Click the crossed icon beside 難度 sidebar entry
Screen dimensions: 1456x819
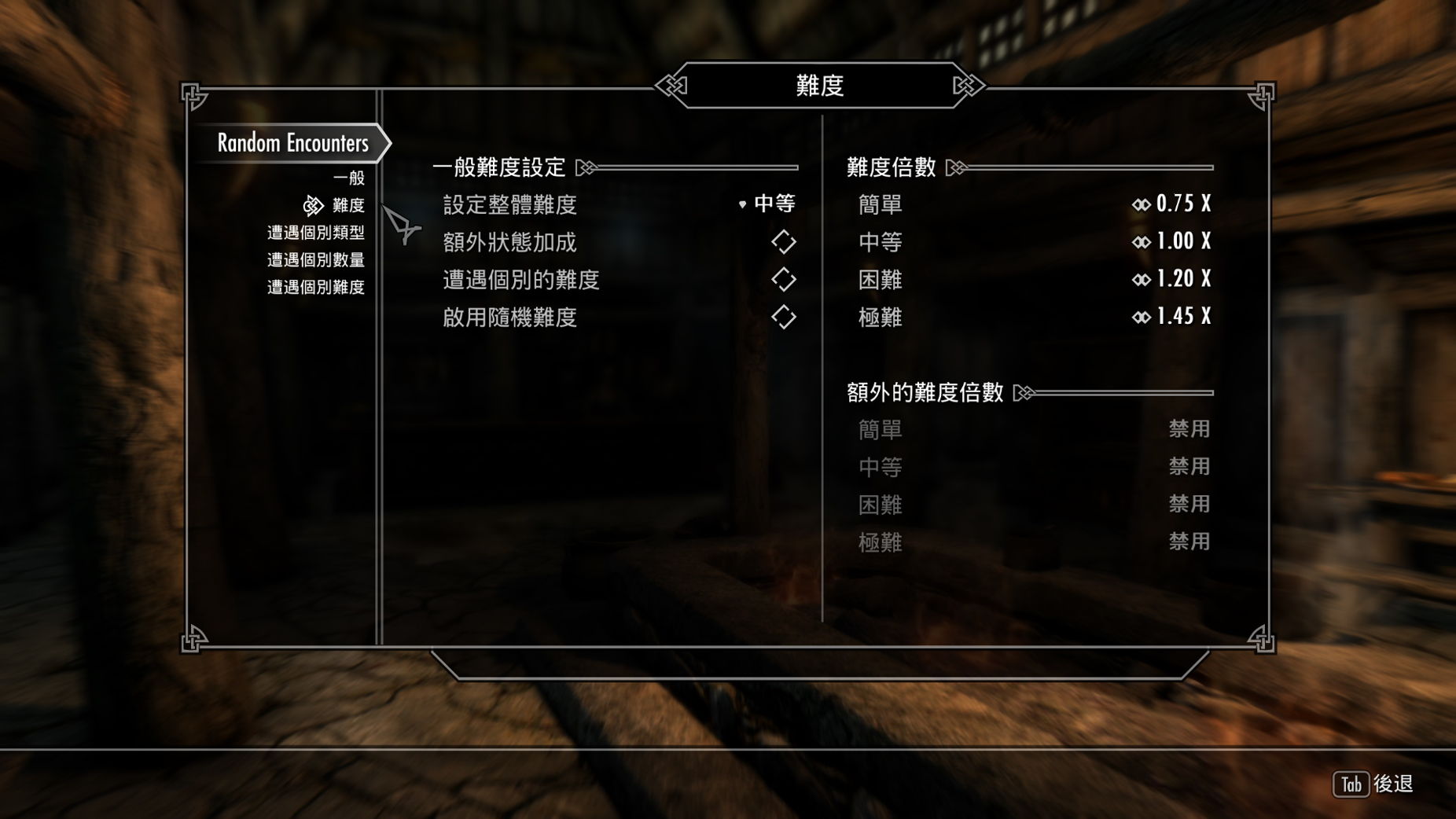click(313, 206)
